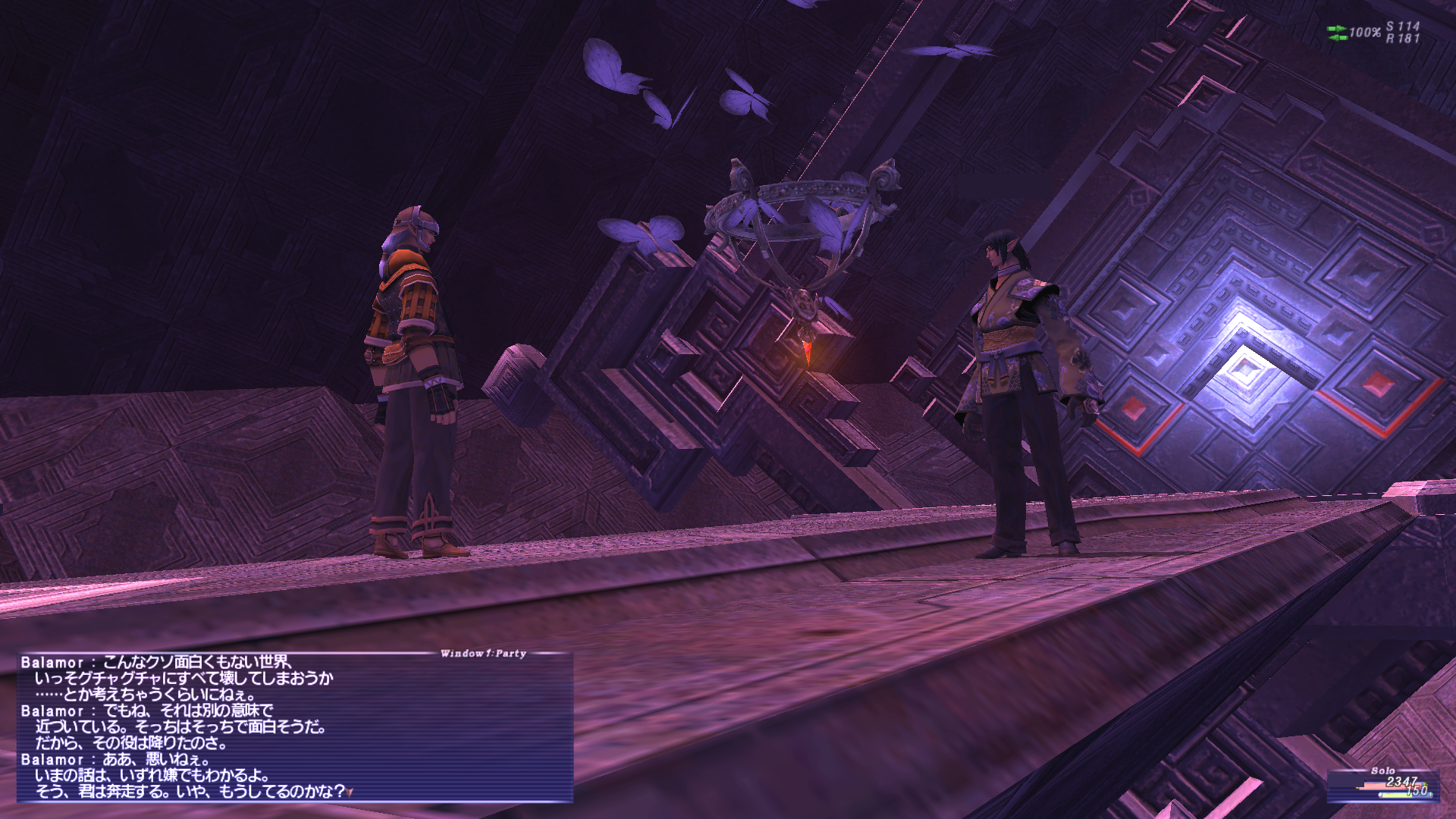This screenshot has height=819, width=1456.
Task: Click the Balamor dialogue chat log window
Action: 294,726
